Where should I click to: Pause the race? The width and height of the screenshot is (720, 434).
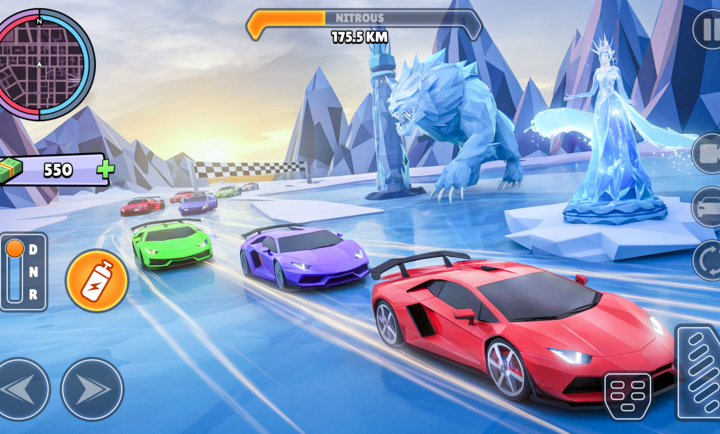pos(709,29)
